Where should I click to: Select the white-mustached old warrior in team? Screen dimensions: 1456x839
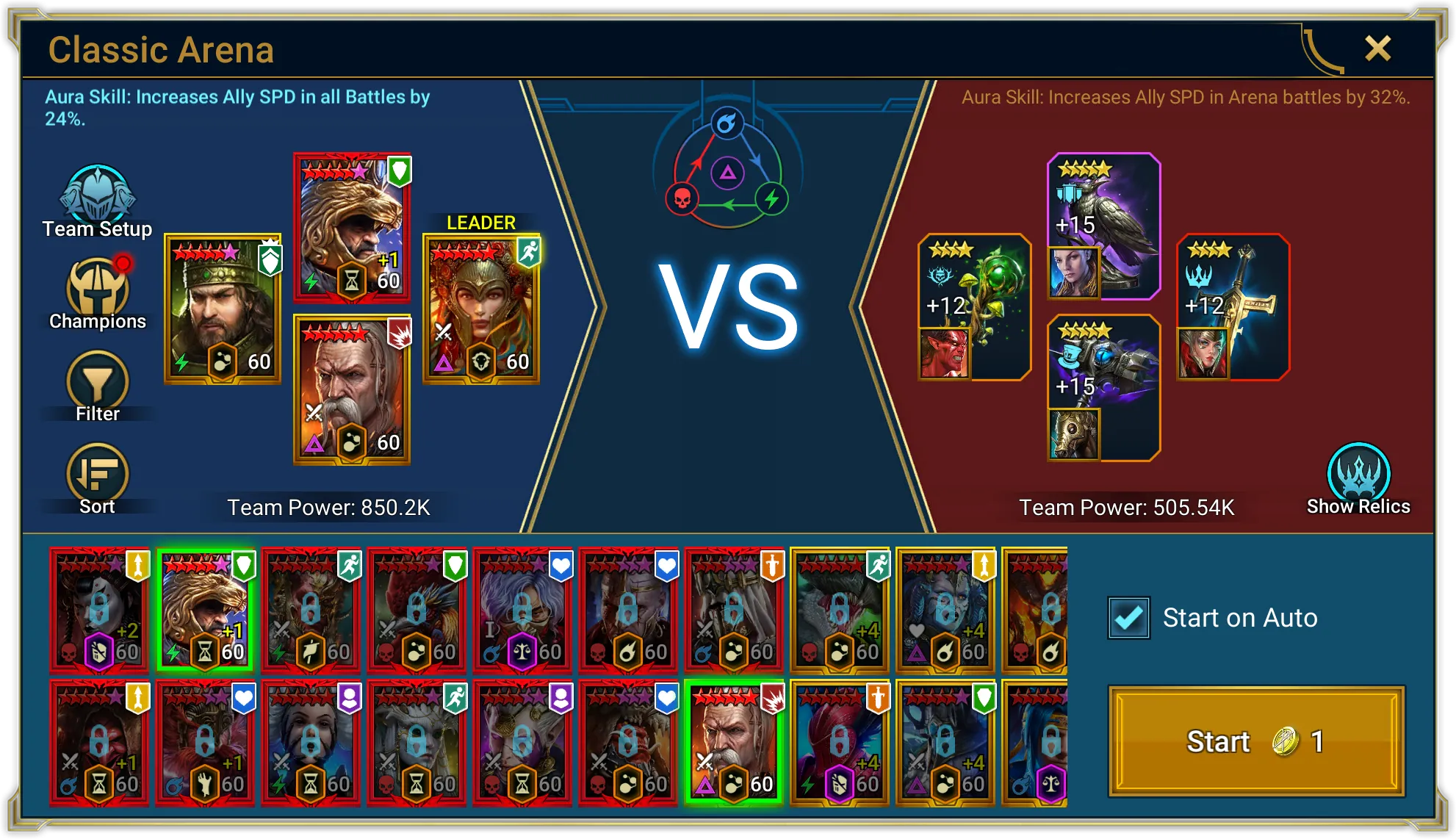(352, 389)
